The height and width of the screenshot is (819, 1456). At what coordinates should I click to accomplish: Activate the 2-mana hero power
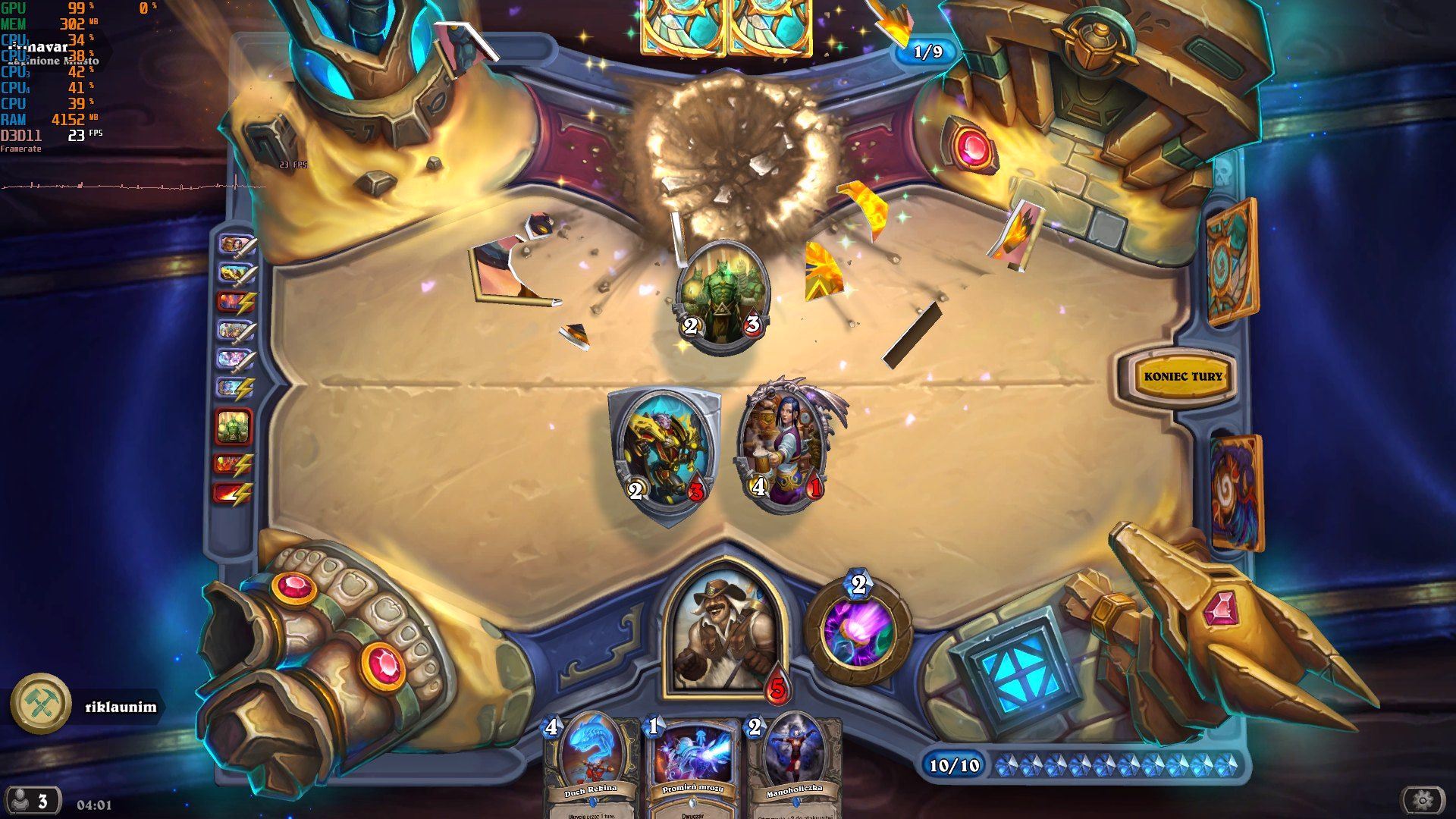tap(858, 631)
